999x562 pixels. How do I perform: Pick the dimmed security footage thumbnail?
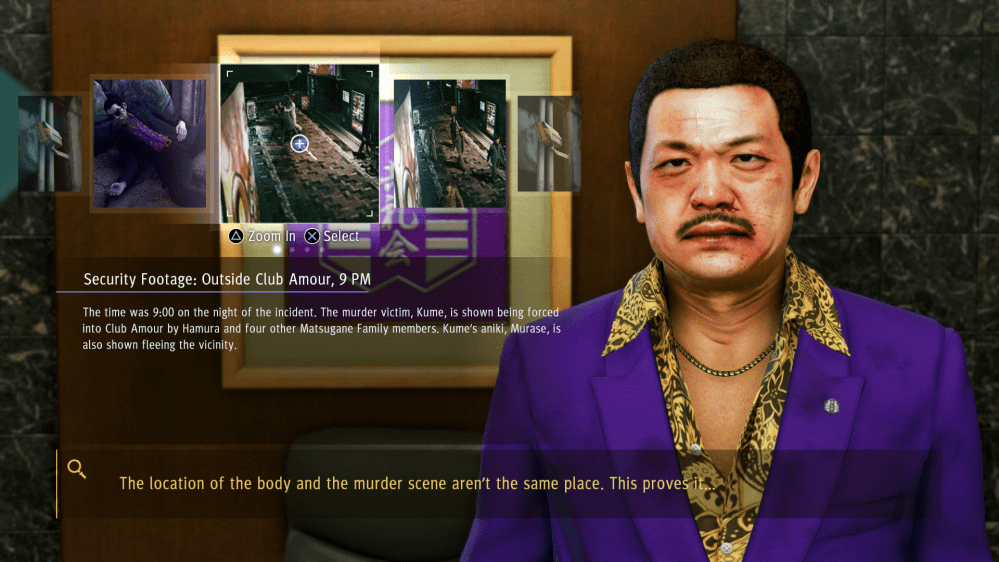(x=450, y=144)
